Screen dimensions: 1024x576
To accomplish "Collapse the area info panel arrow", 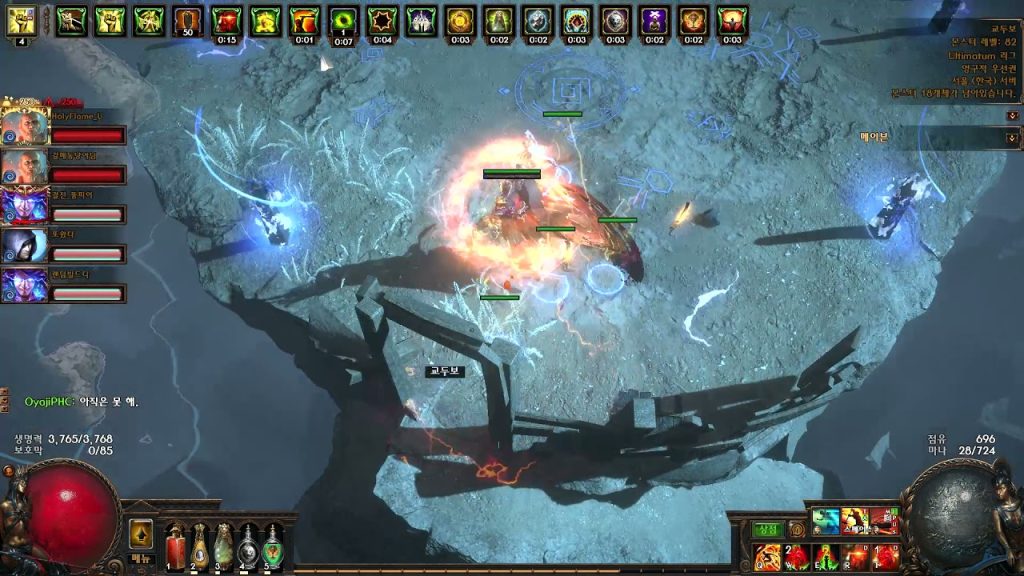I will (x=1012, y=115).
